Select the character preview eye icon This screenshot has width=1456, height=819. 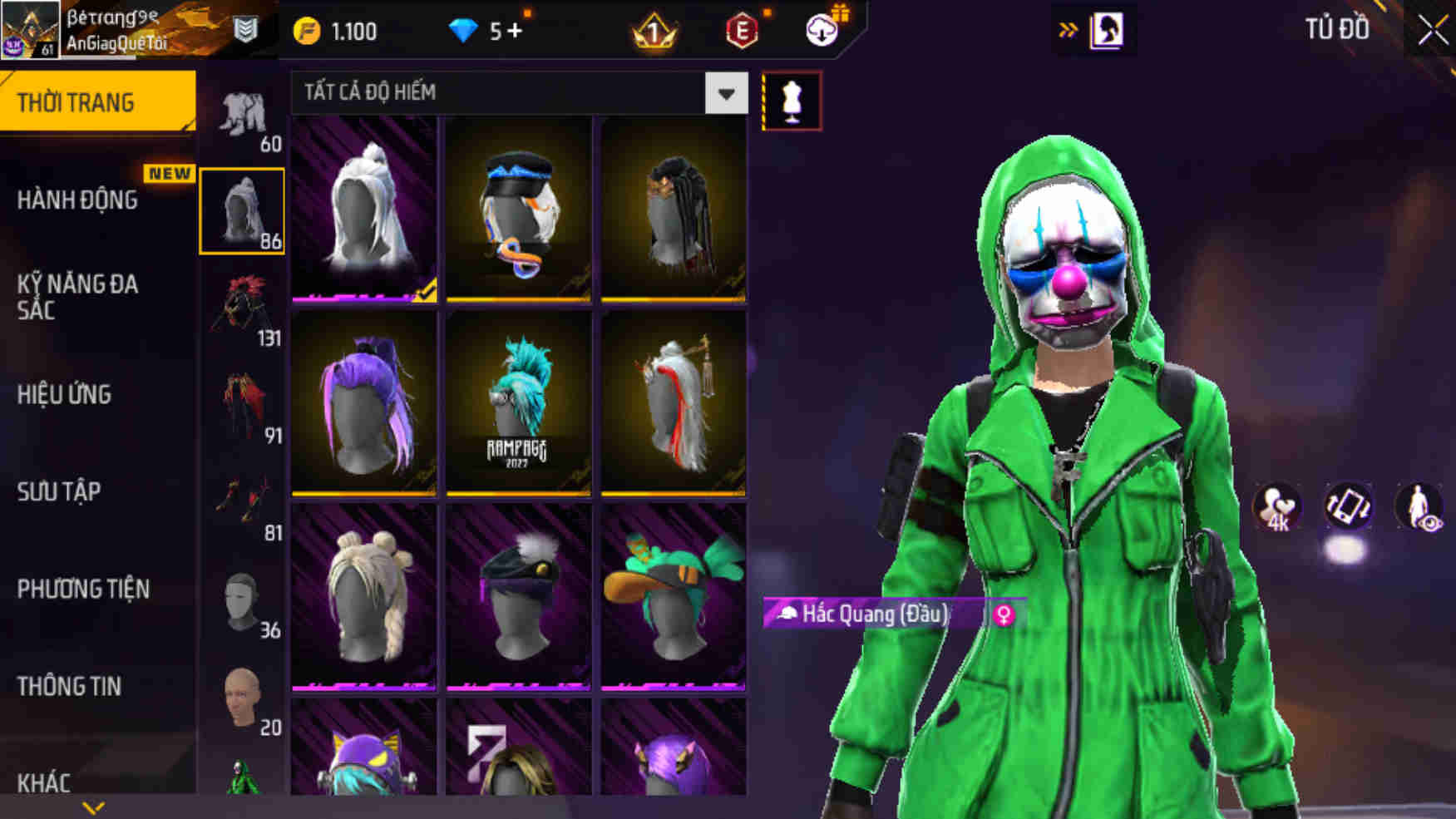(x=1420, y=506)
